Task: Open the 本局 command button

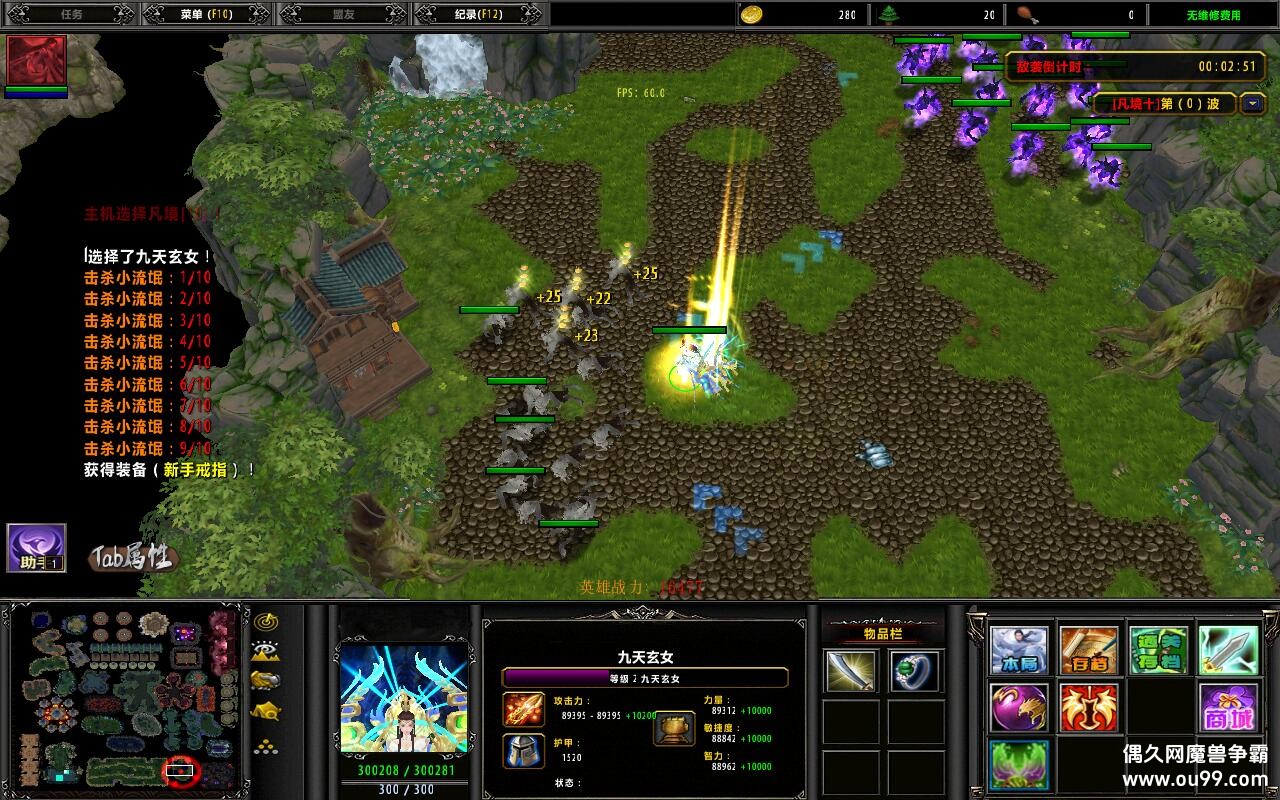Action: coord(1019,651)
